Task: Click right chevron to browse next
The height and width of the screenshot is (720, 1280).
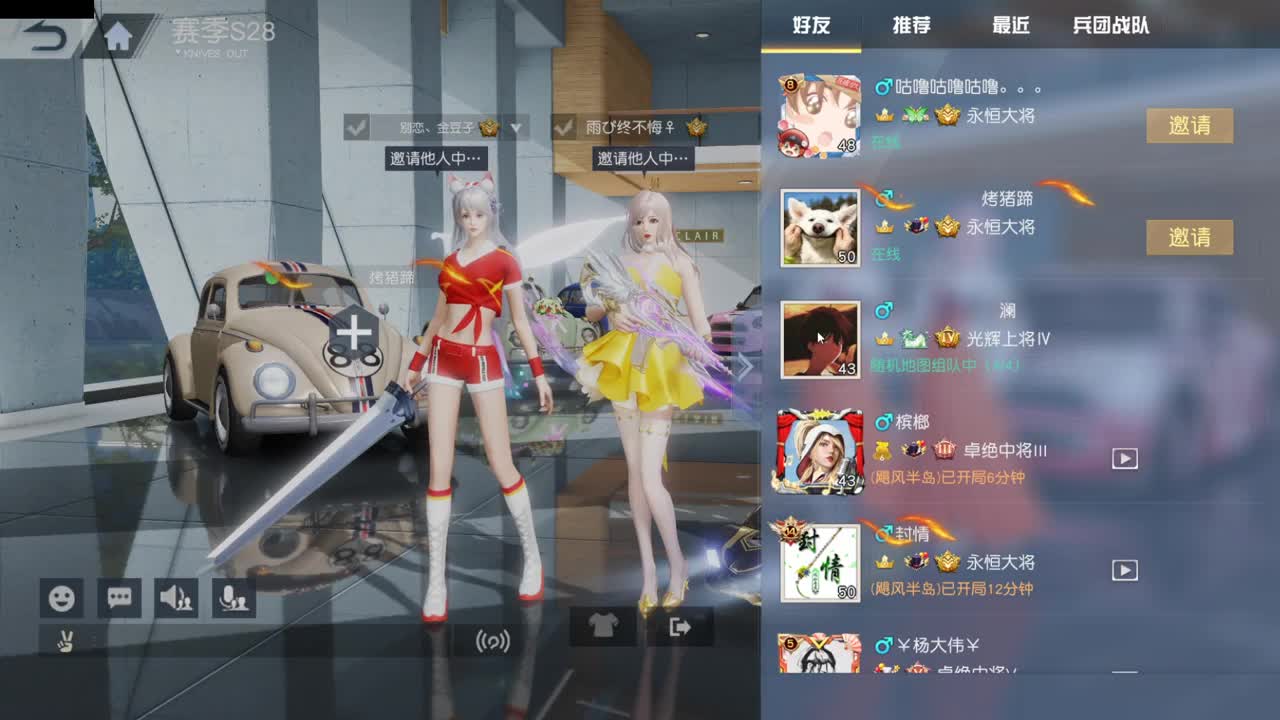Action: click(x=744, y=367)
